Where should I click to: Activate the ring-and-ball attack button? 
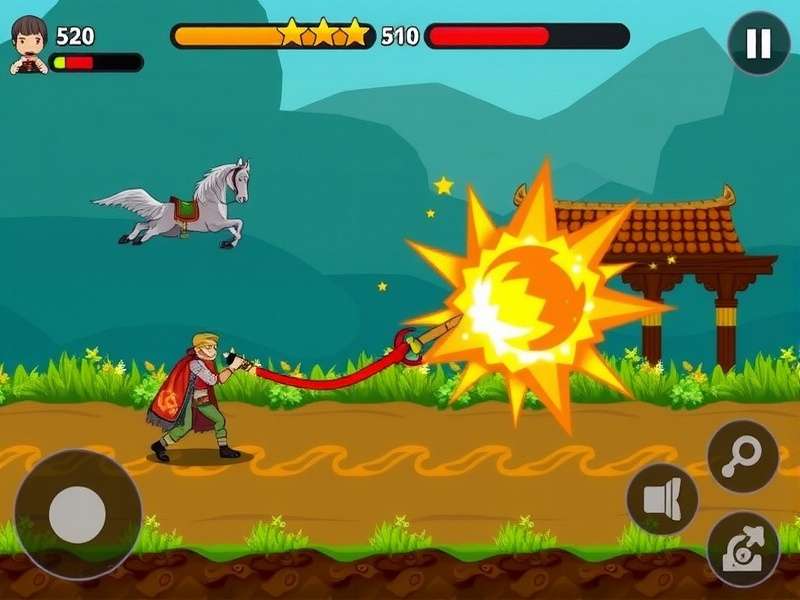point(742,457)
